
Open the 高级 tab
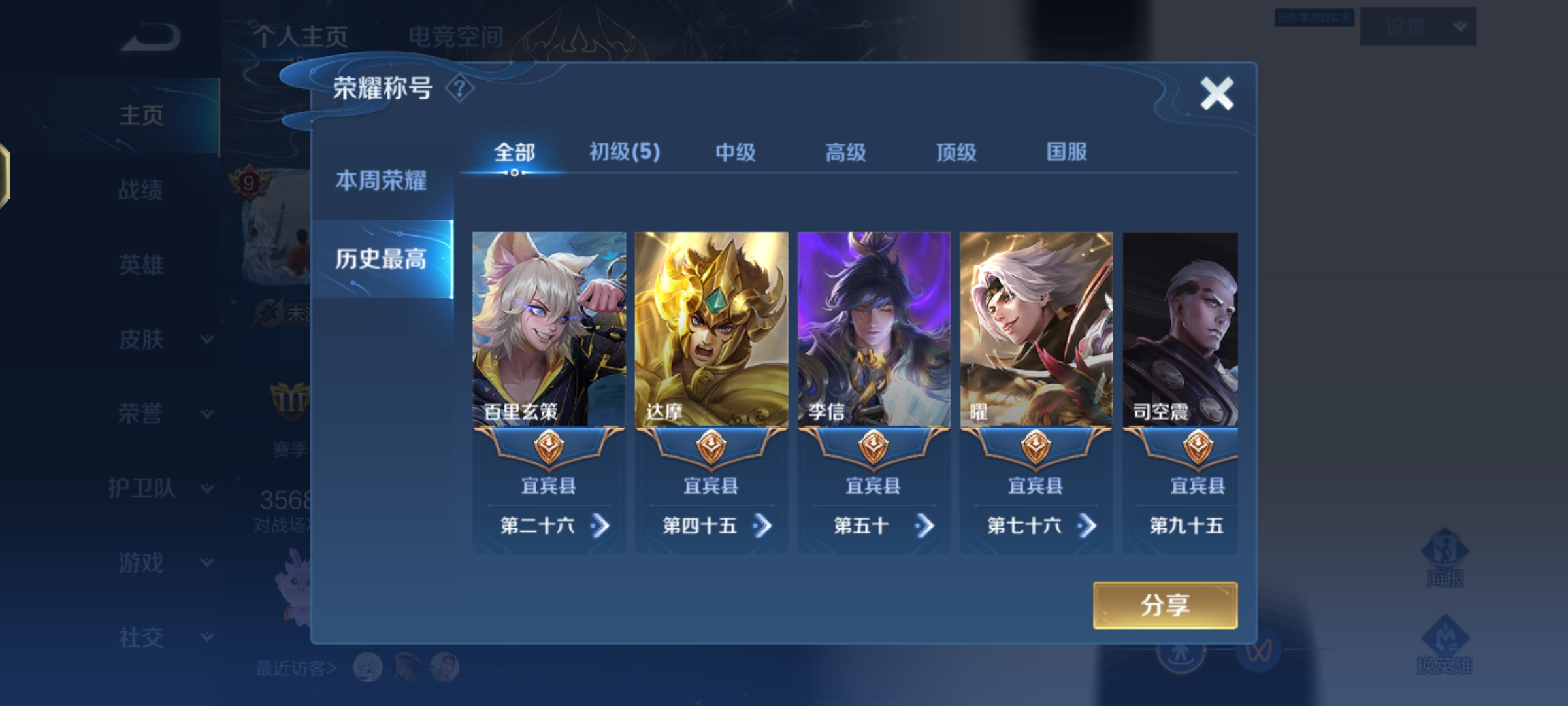(845, 153)
